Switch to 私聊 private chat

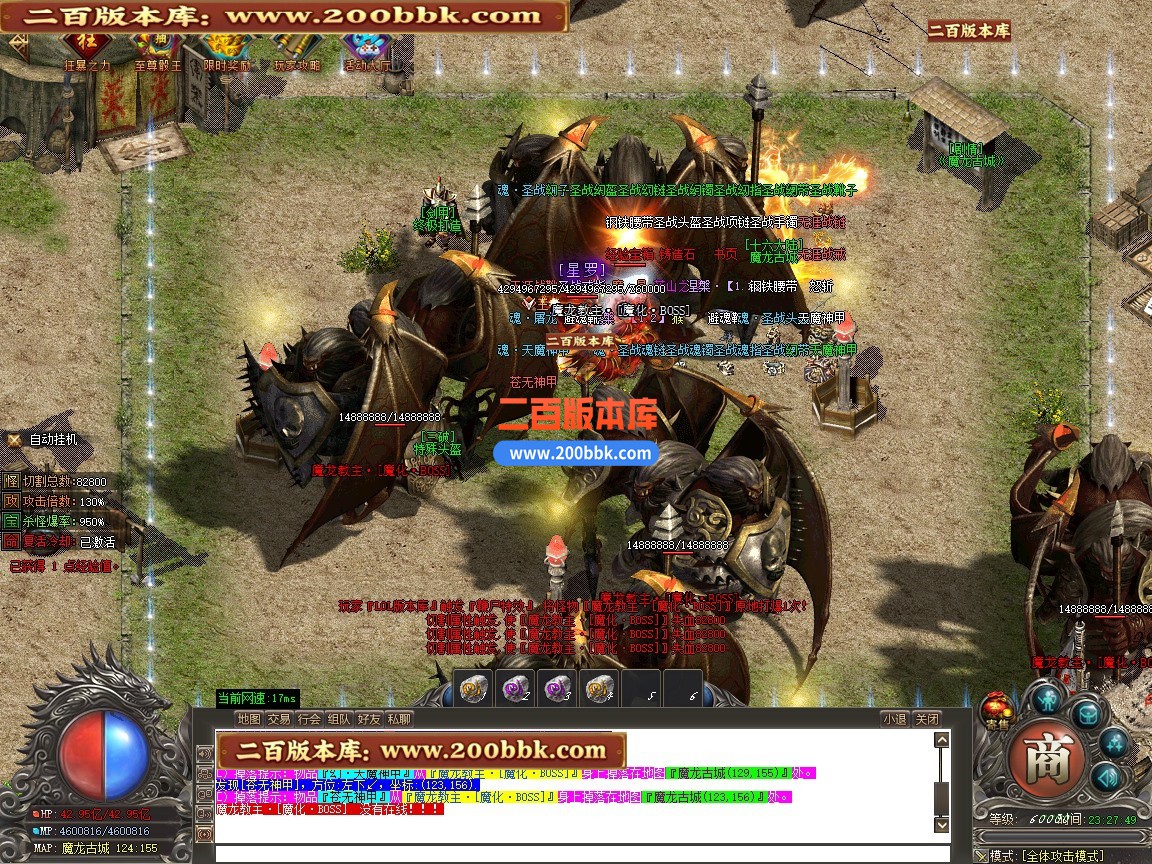[399, 718]
